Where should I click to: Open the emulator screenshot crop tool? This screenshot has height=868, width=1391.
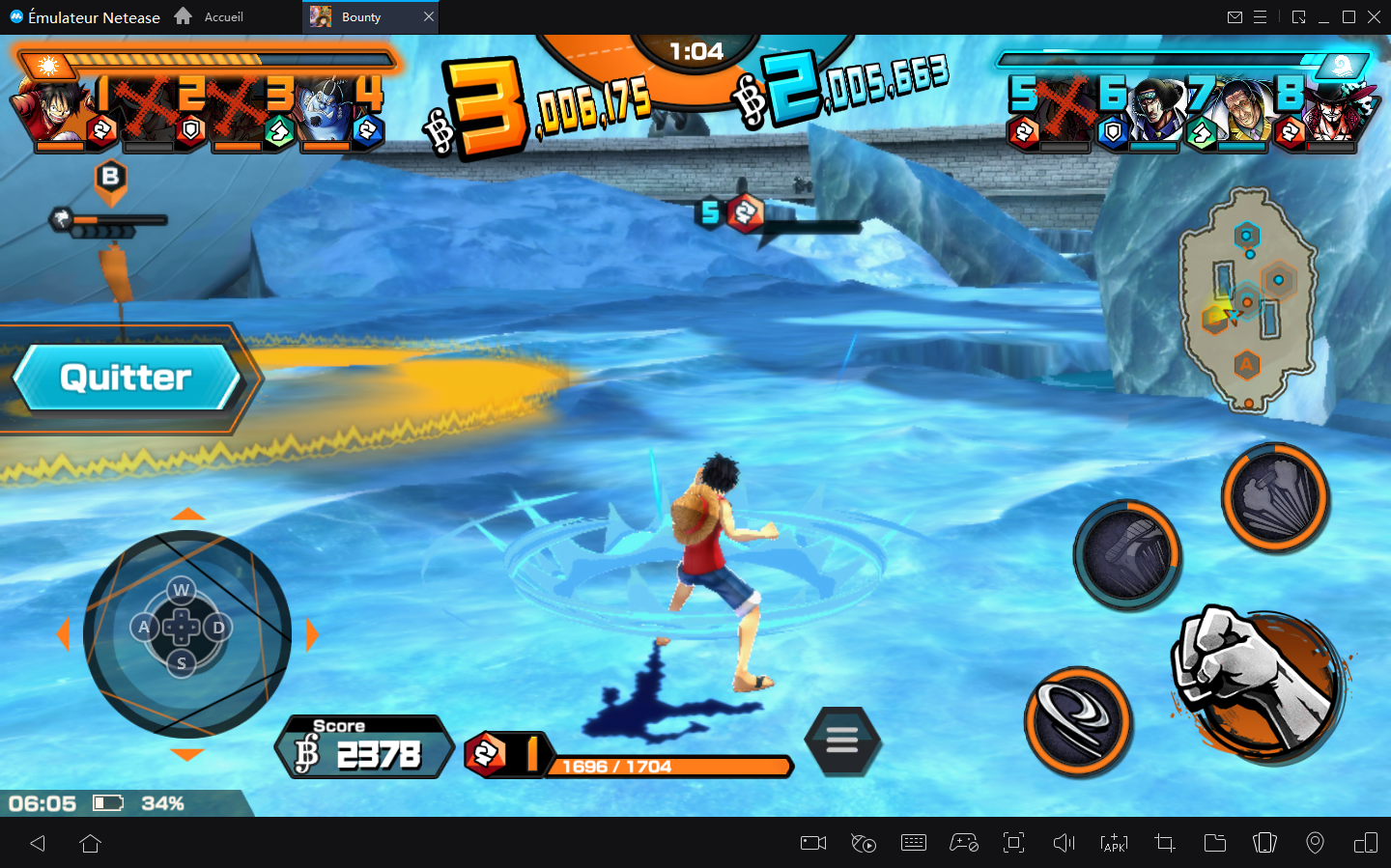coord(1164,843)
